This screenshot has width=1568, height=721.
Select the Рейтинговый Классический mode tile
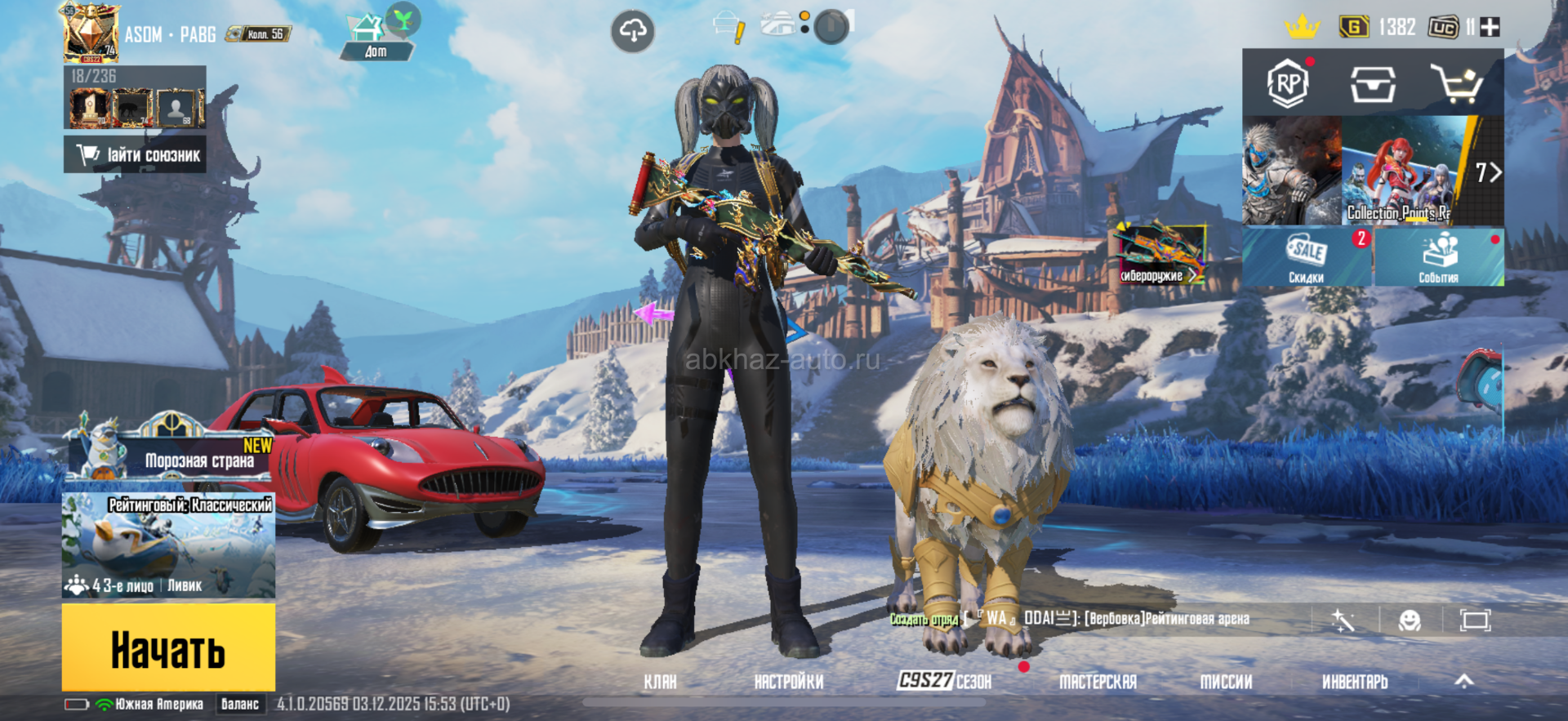tap(168, 545)
